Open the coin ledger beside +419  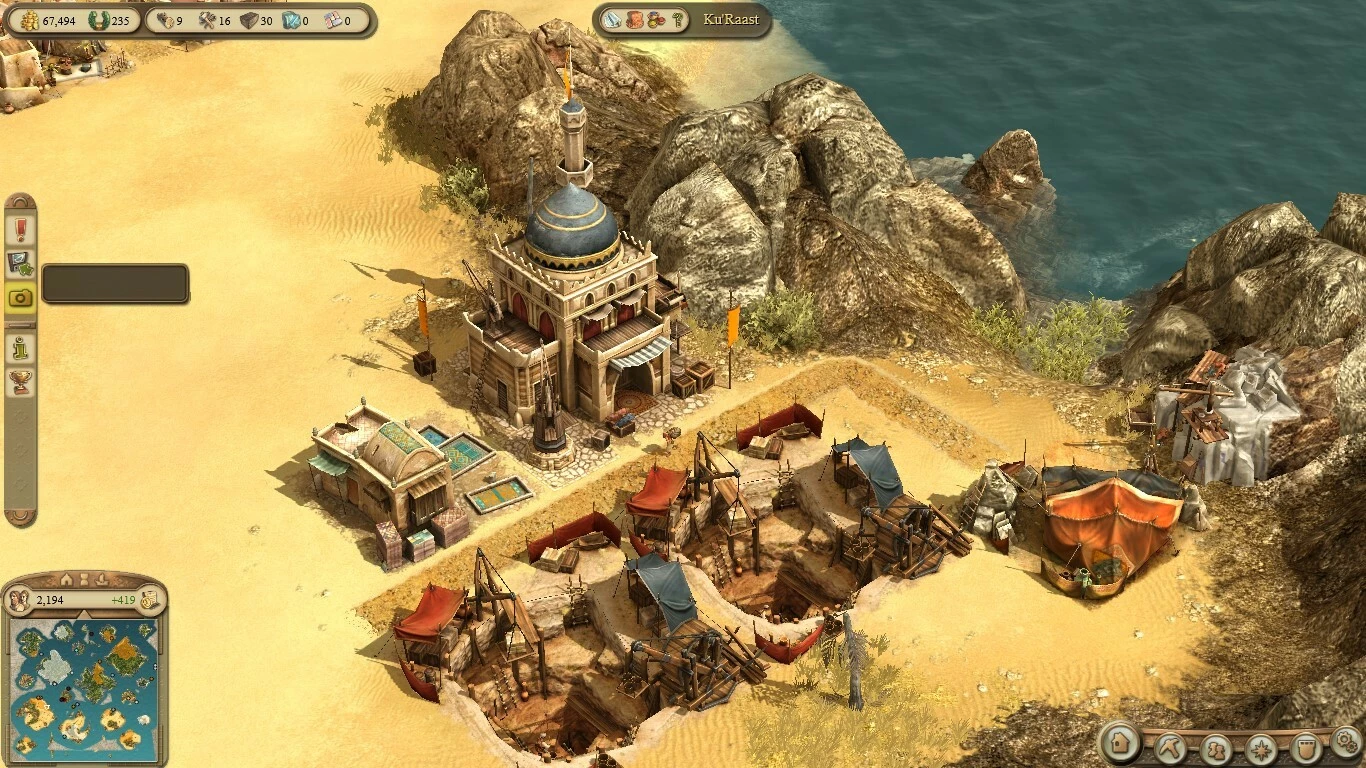(149, 600)
